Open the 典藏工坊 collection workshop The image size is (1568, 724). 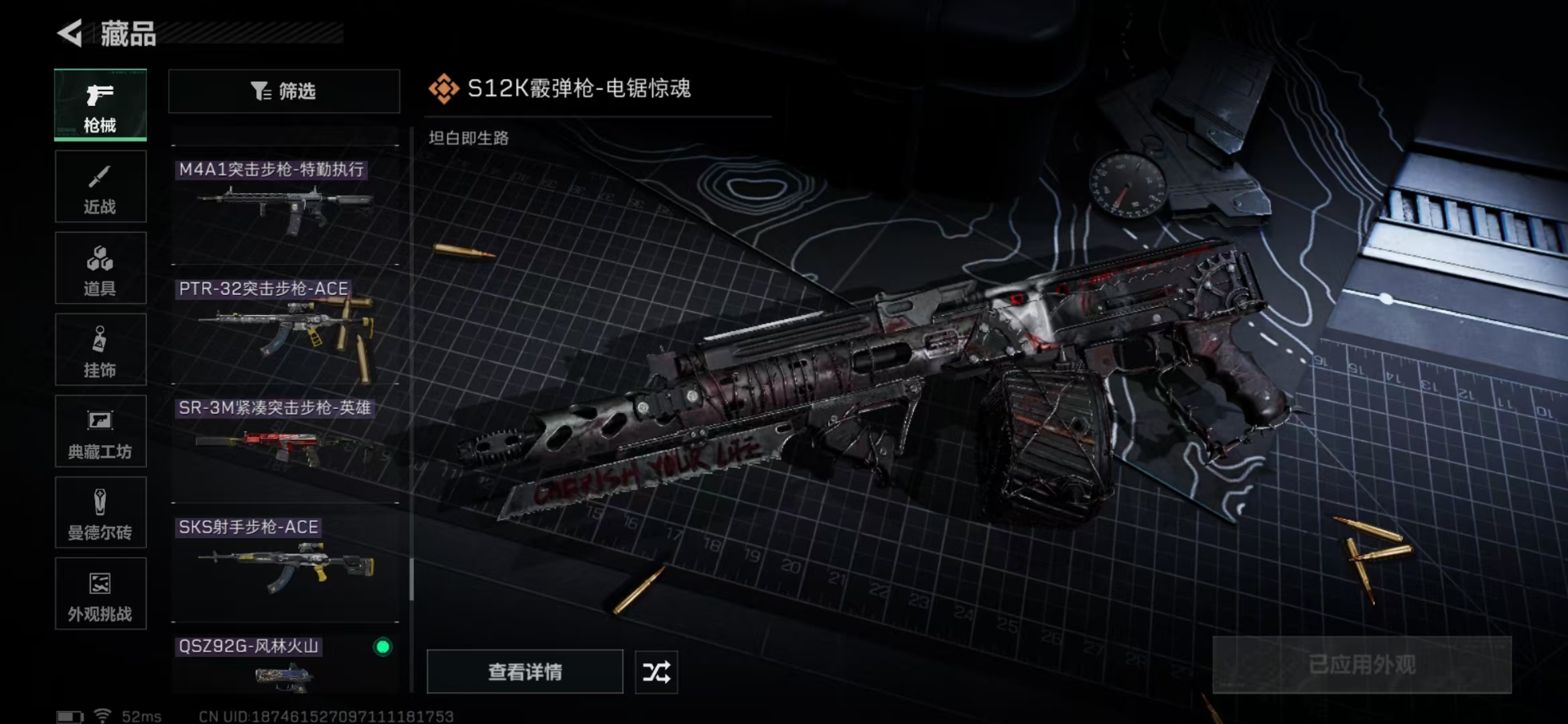click(100, 432)
